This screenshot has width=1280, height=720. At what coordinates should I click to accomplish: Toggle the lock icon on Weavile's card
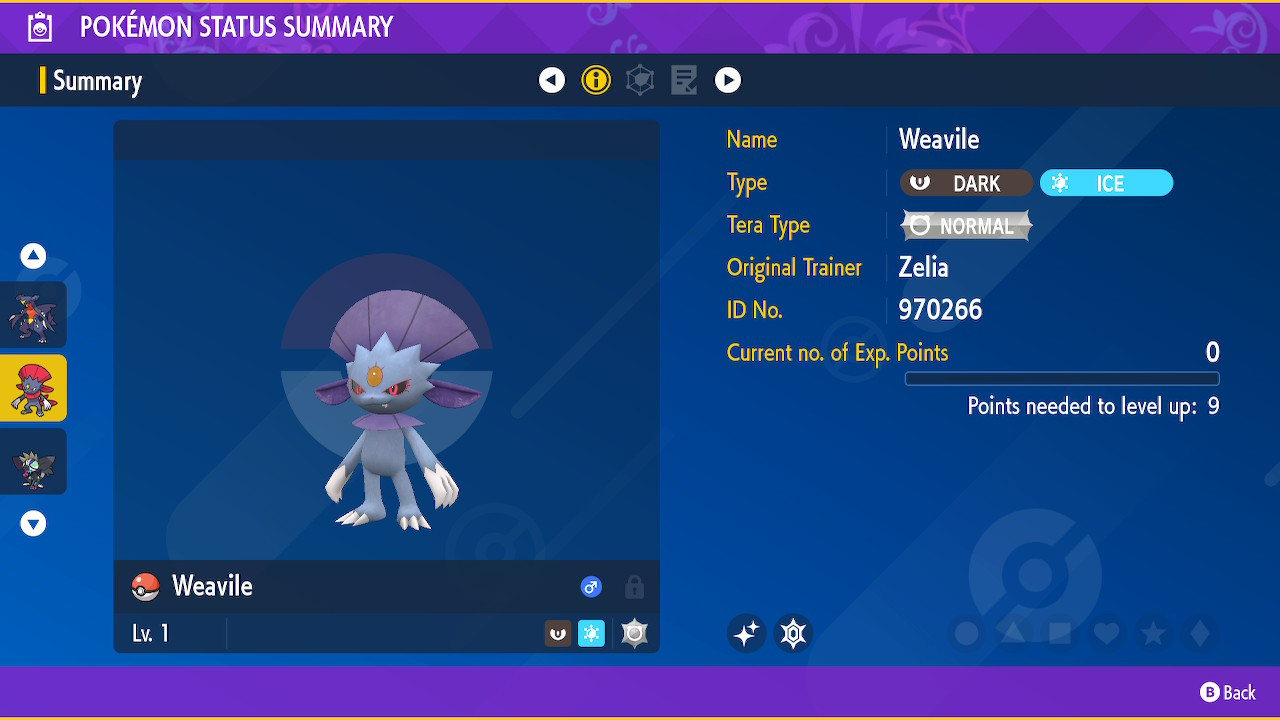click(x=634, y=587)
